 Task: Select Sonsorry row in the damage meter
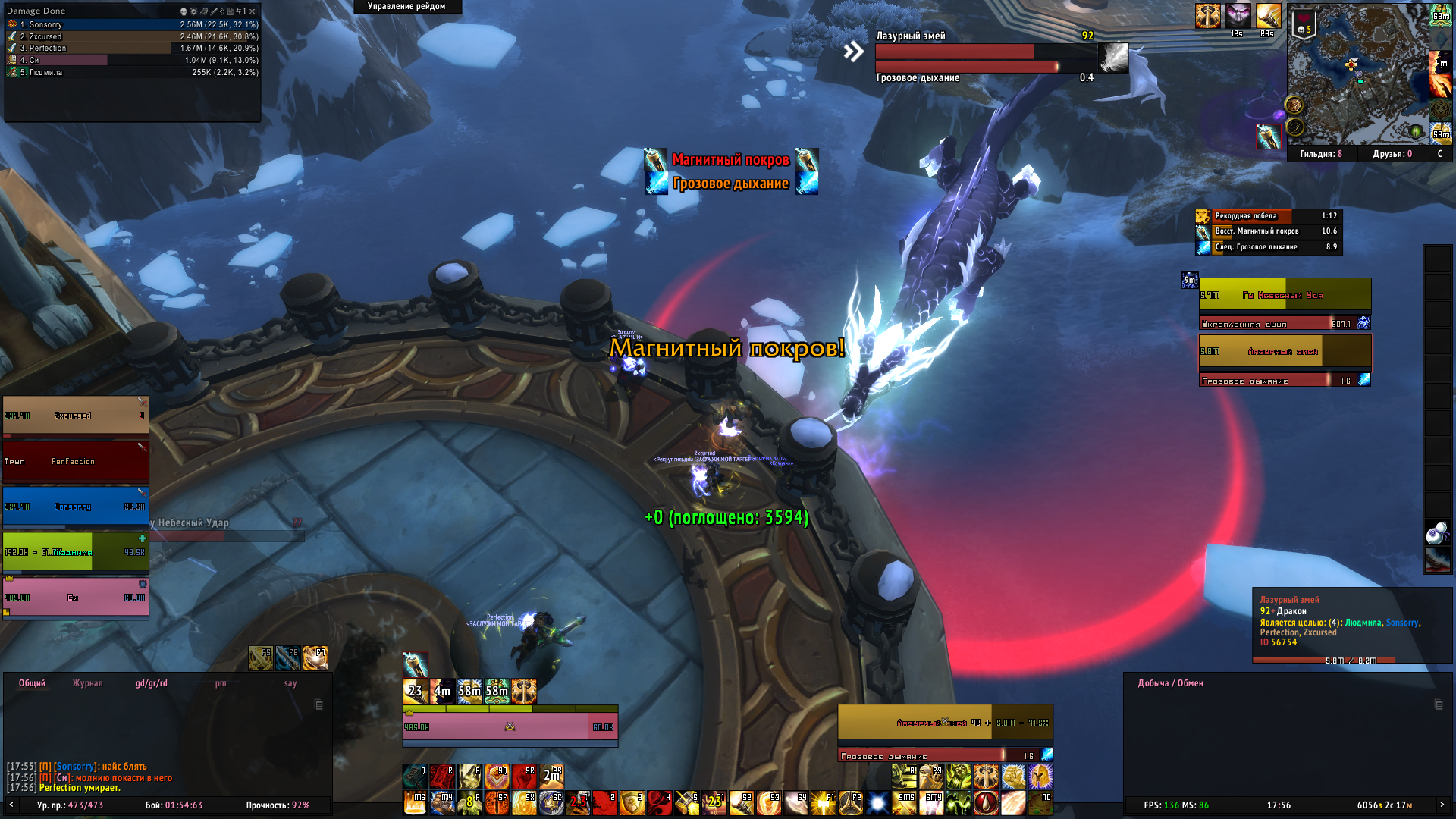133,25
